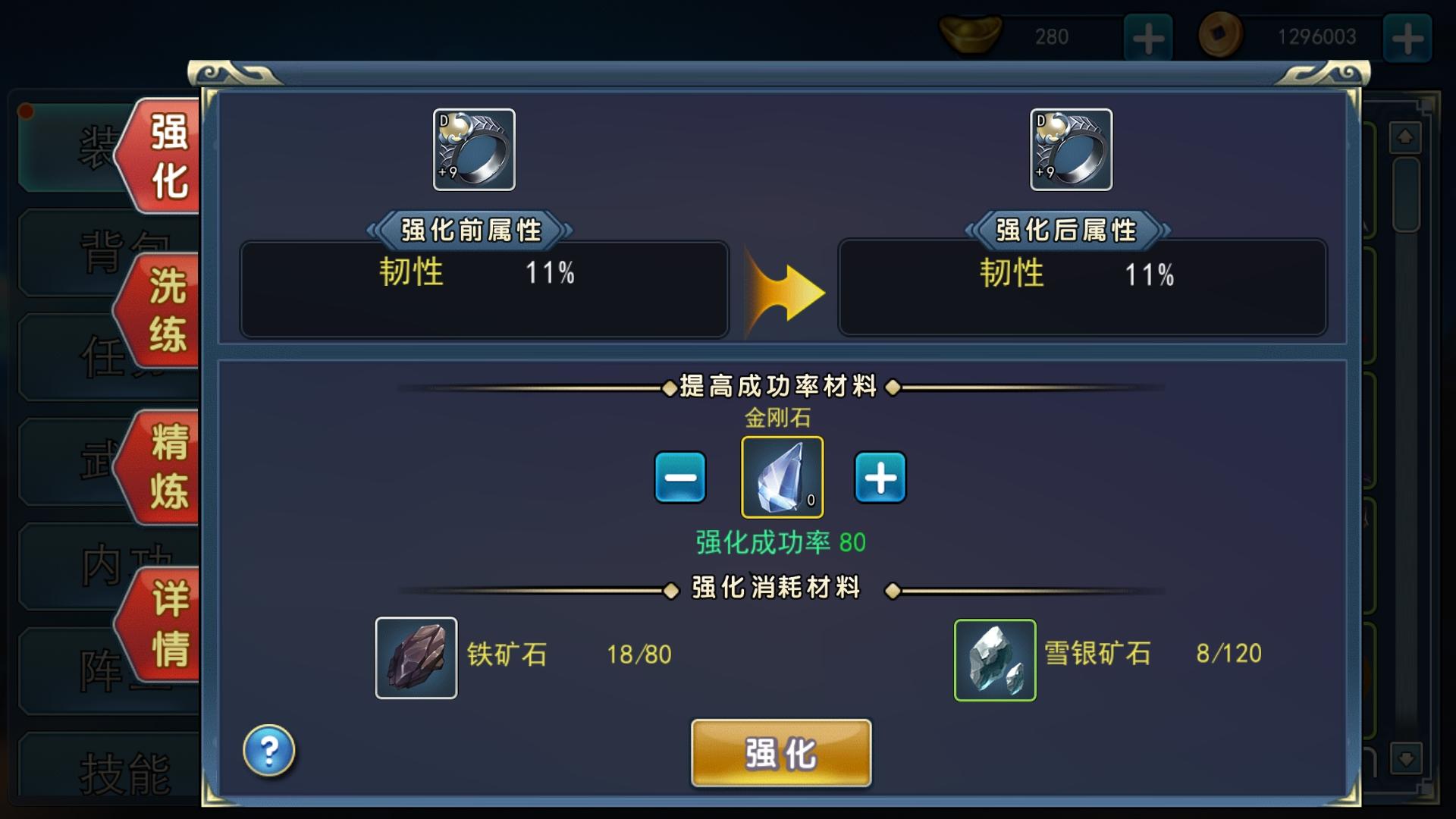Viewport: 1456px width, 819px height.
Task: Open the help question mark icon
Action: [x=271, y=749]
